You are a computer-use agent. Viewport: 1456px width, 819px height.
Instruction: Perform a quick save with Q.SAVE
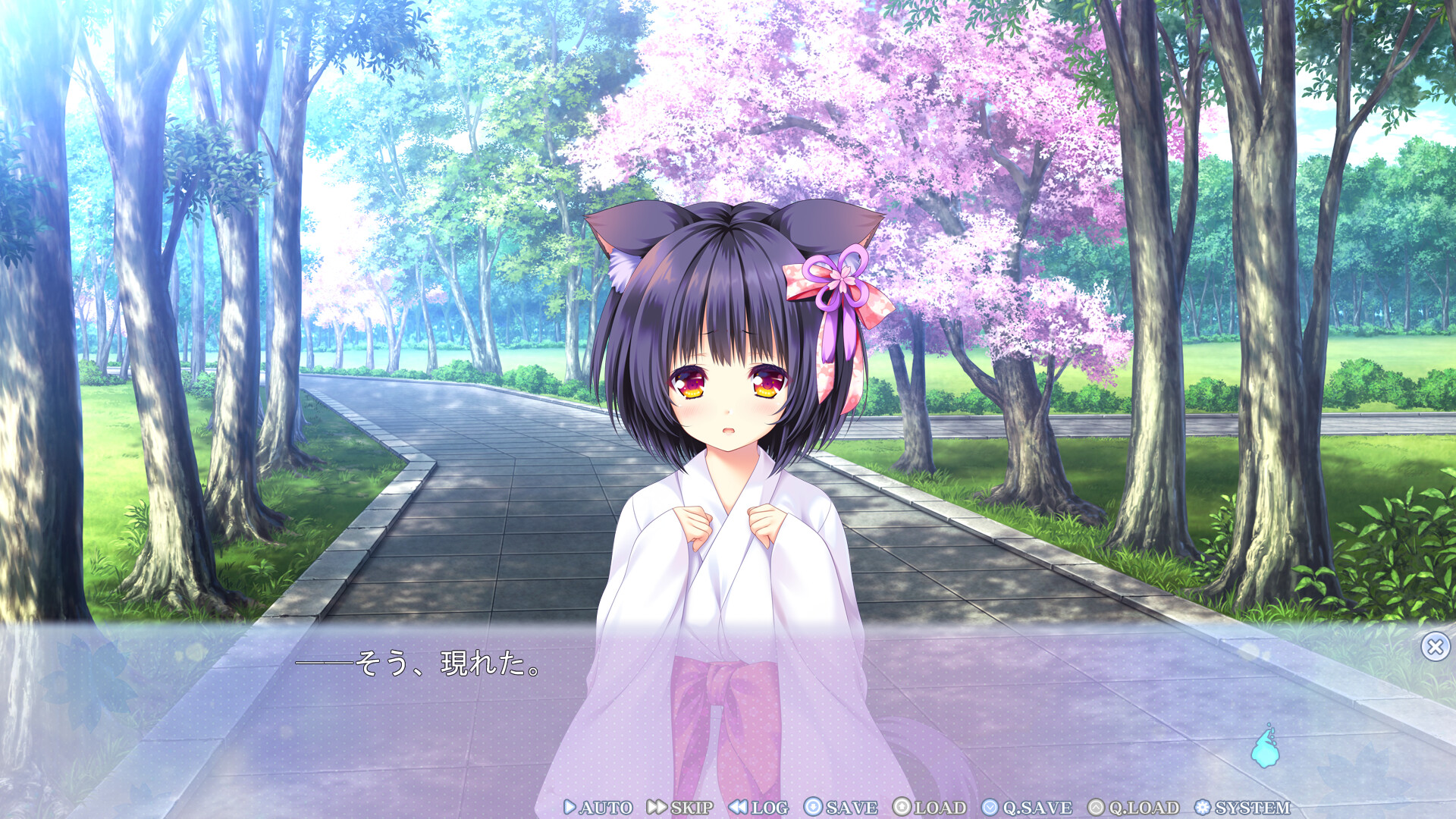click(x=1028, y=808)
